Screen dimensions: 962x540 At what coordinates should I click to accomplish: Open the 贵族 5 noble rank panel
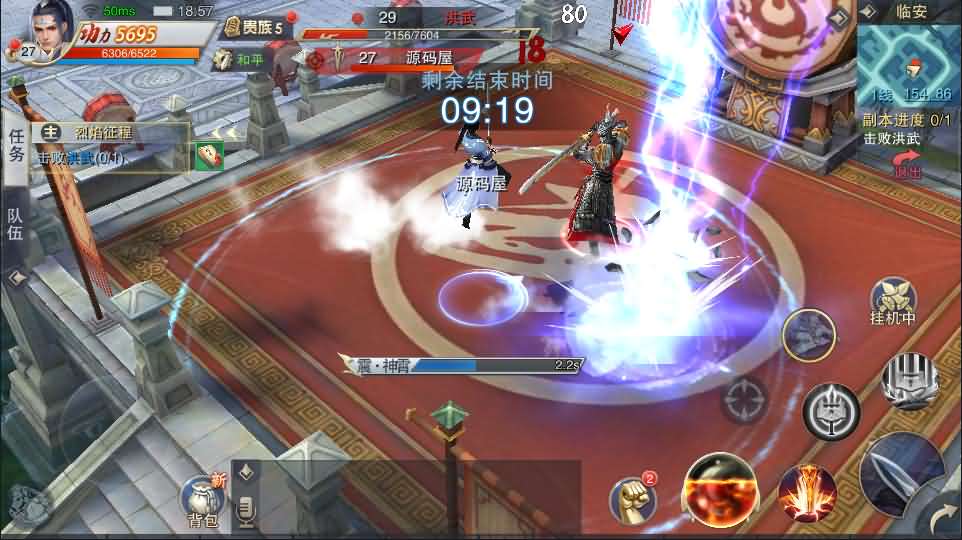click(256, 28)
